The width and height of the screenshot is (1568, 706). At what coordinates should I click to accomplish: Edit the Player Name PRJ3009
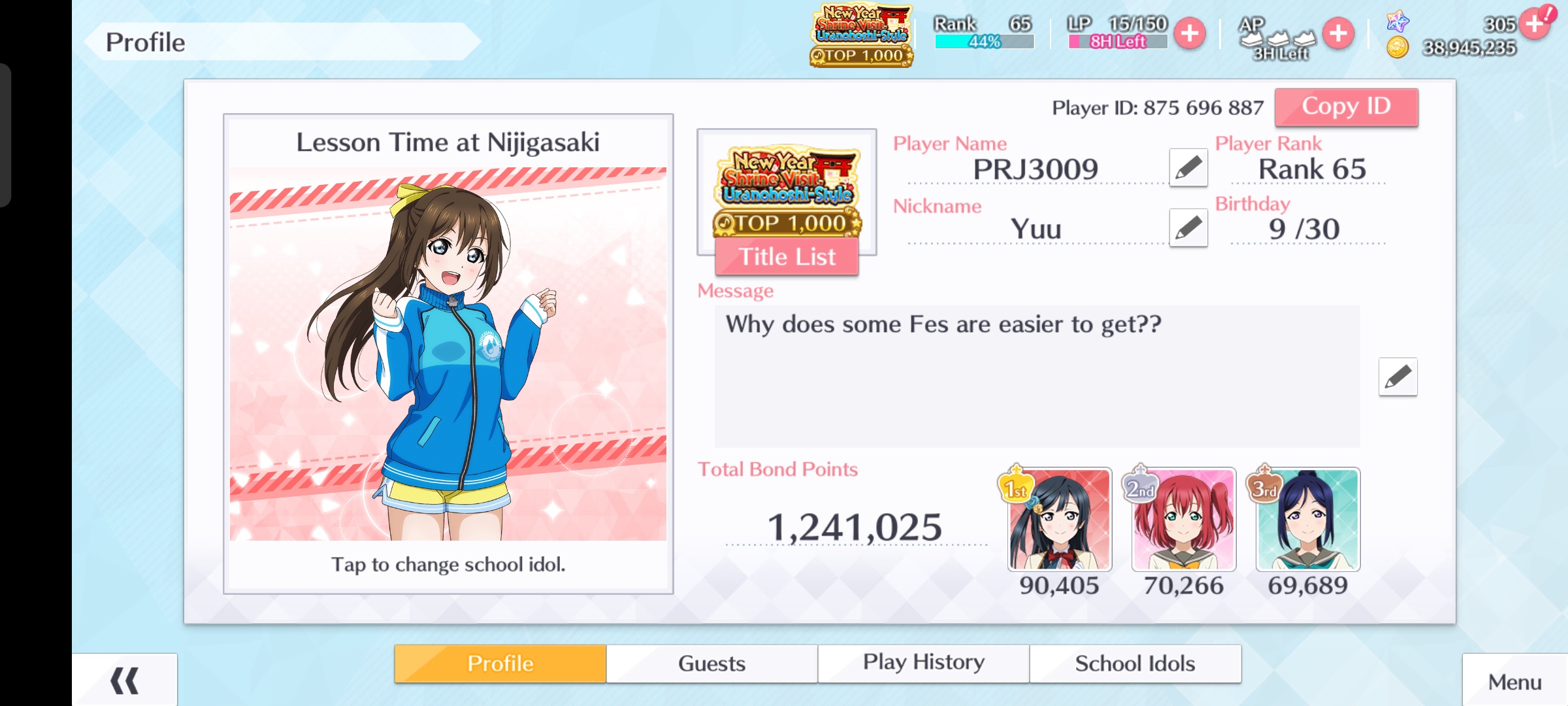tap(1188, 168)
